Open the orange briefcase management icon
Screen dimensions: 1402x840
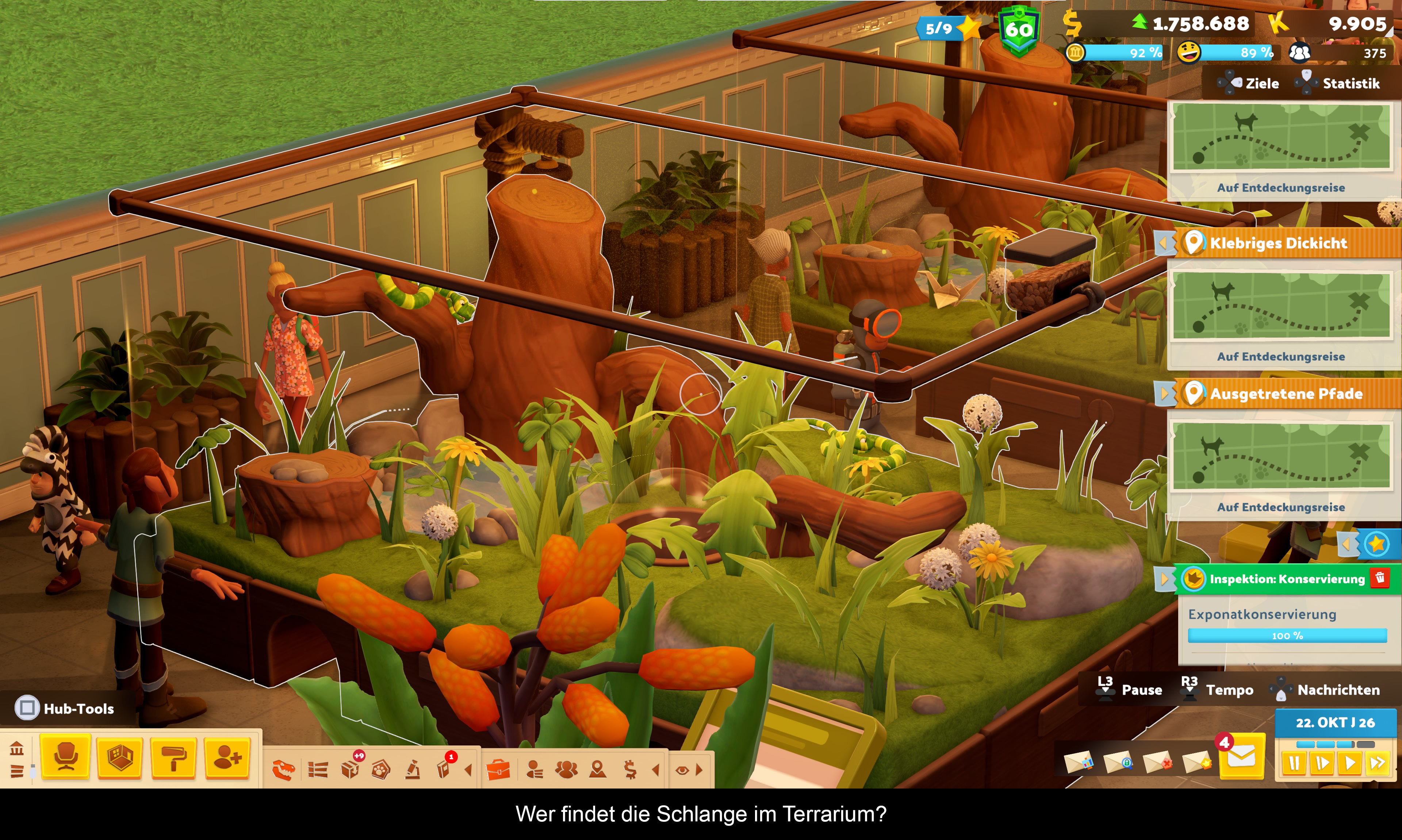(x=498, y=770)
